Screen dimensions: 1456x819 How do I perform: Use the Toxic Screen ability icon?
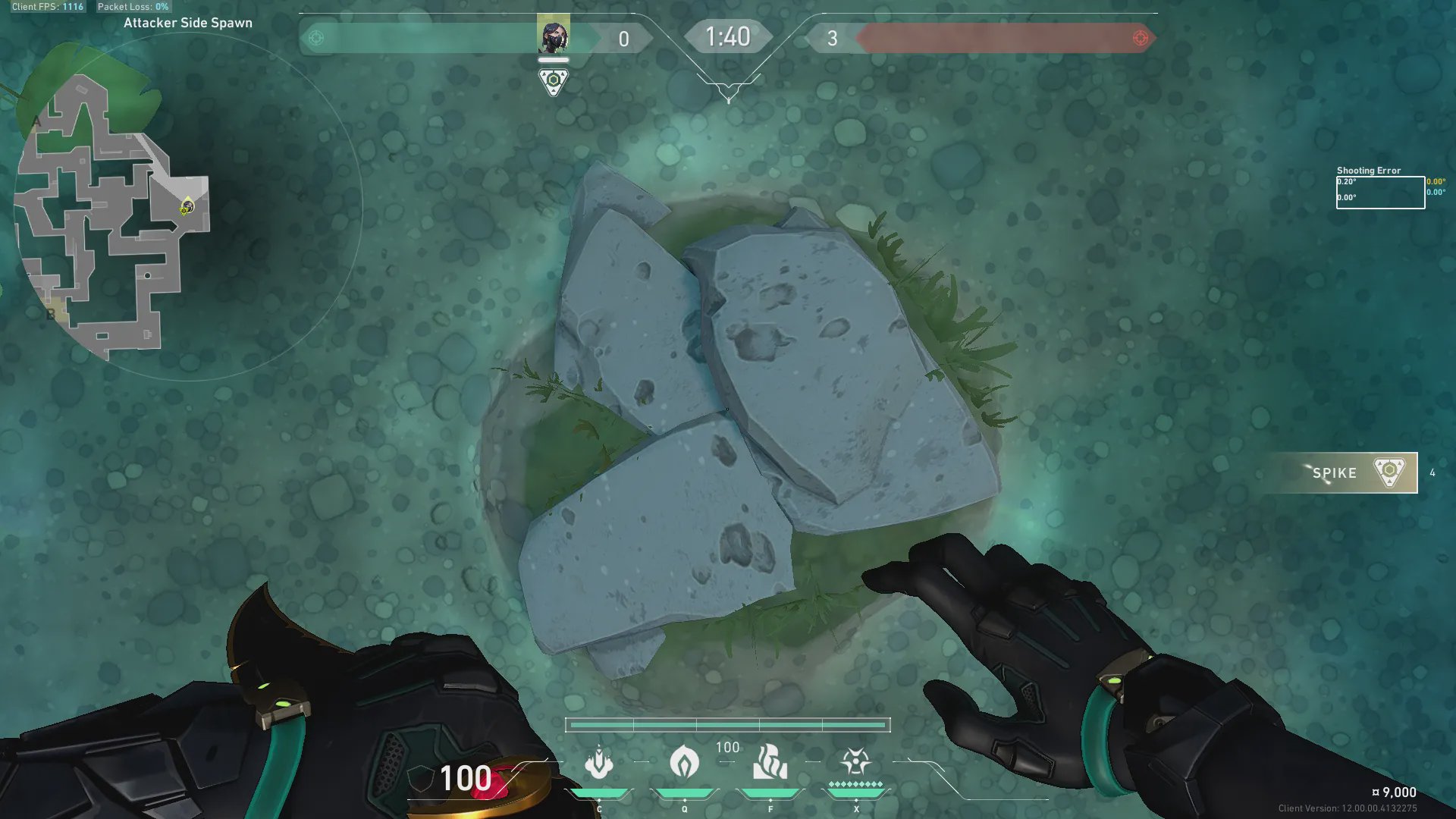[x=770, y=762]
